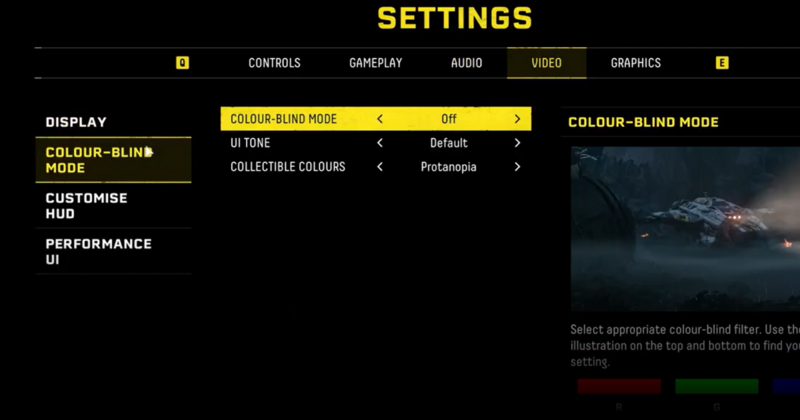This screenshot has height=420, width=800.
Task: Go to the Audio tab
Action: (466, 63)
